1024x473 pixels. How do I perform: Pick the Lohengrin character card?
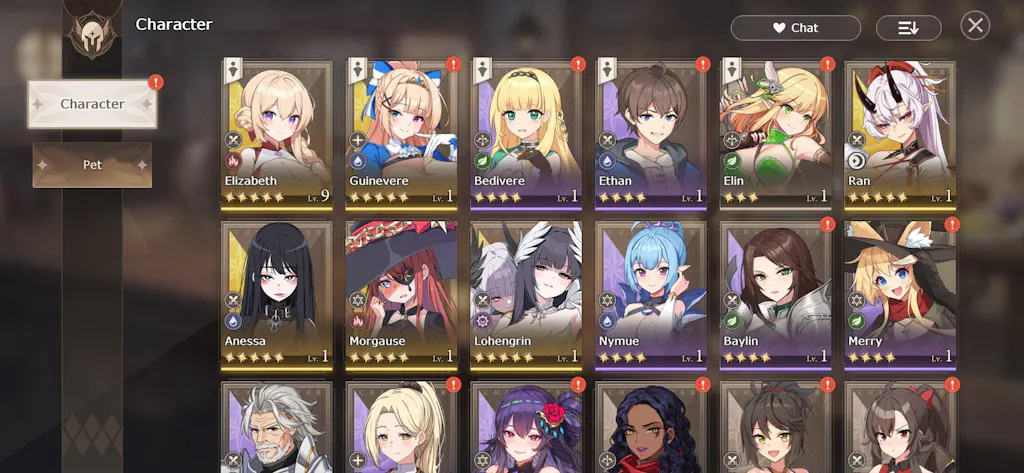526,294
